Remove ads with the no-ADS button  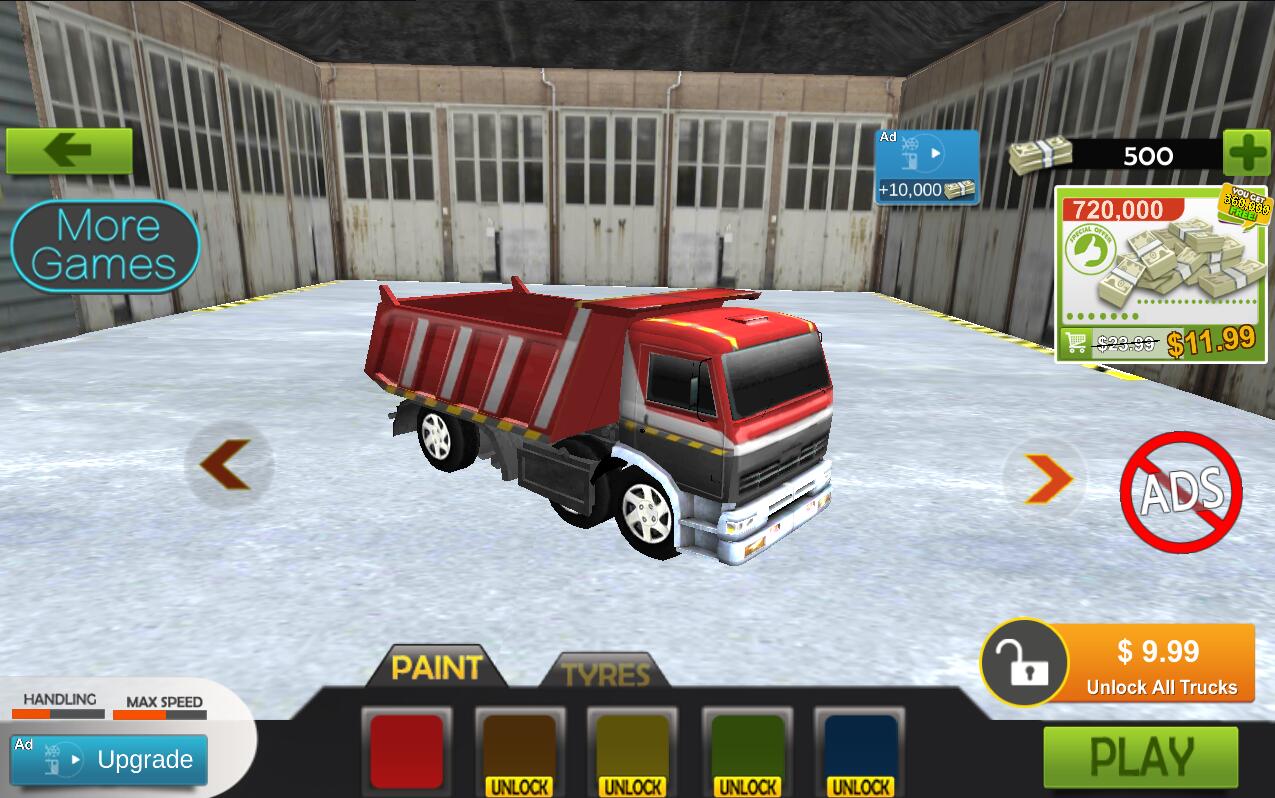point(1181,492)
